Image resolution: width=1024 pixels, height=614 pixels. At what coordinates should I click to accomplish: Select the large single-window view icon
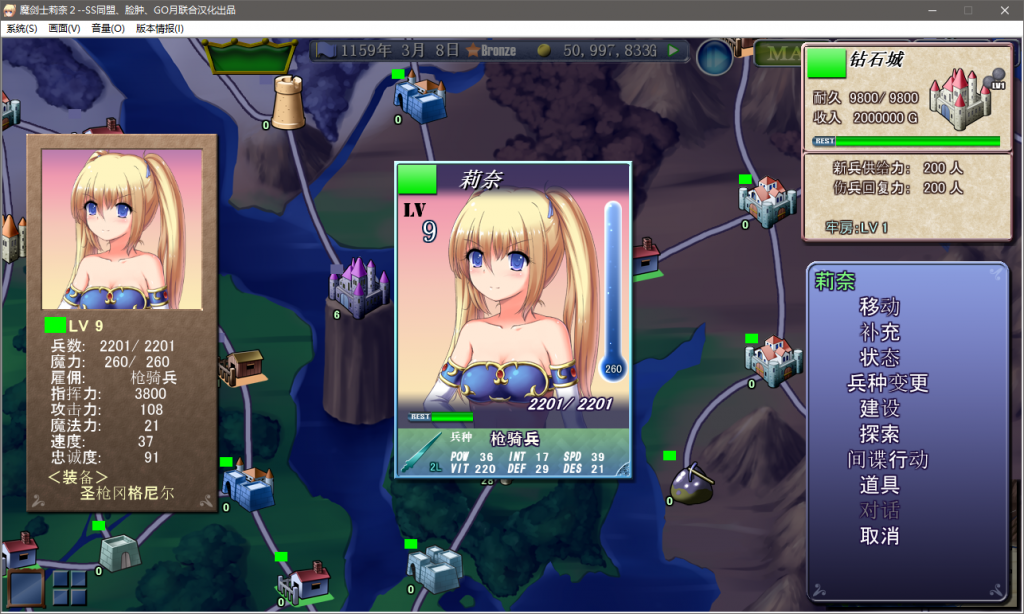(27, 588)
